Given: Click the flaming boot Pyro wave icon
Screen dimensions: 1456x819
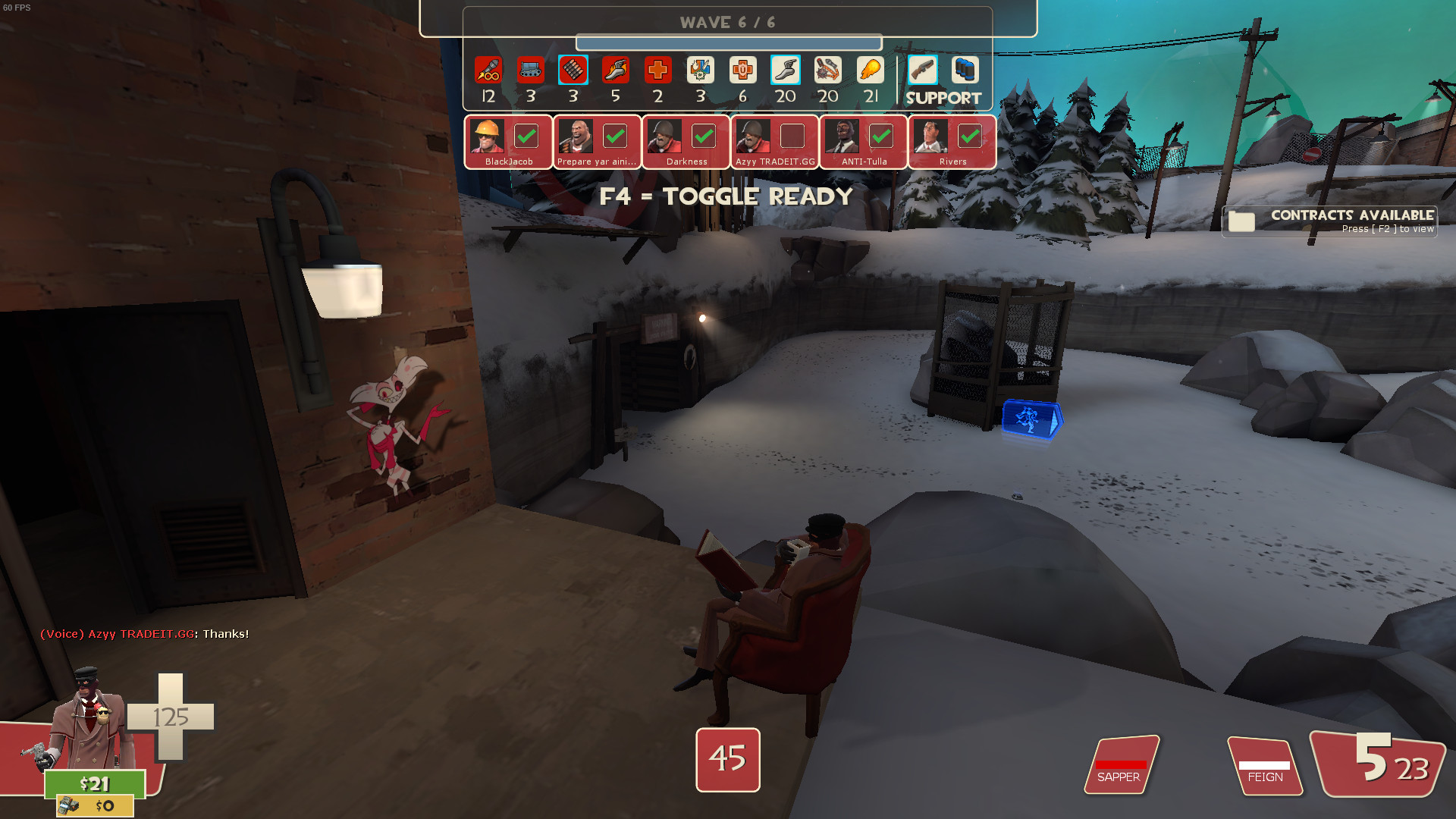Looking at the screenshot, I should click(616, 70).
